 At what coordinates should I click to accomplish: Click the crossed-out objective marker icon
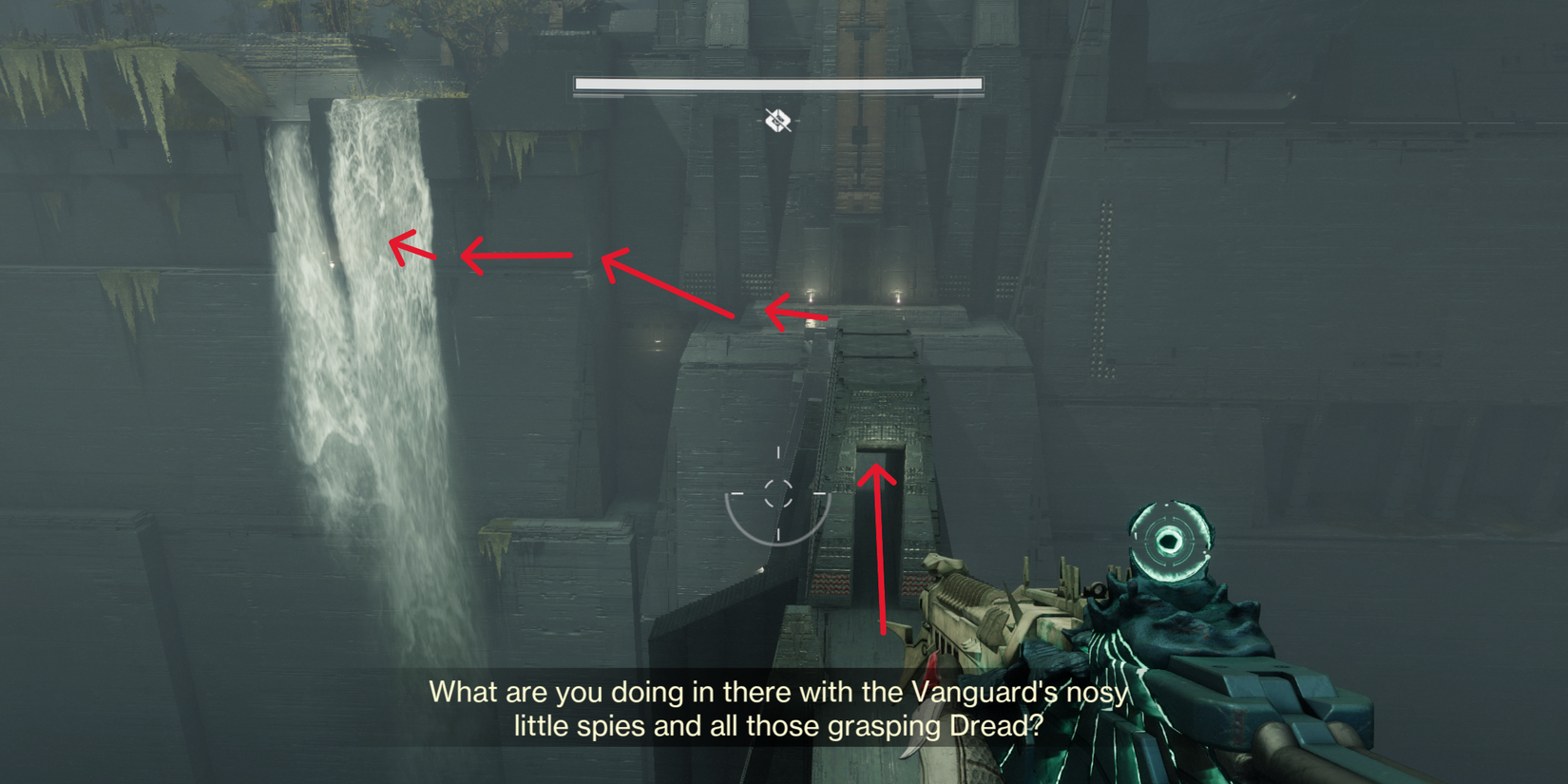[775, 122]
